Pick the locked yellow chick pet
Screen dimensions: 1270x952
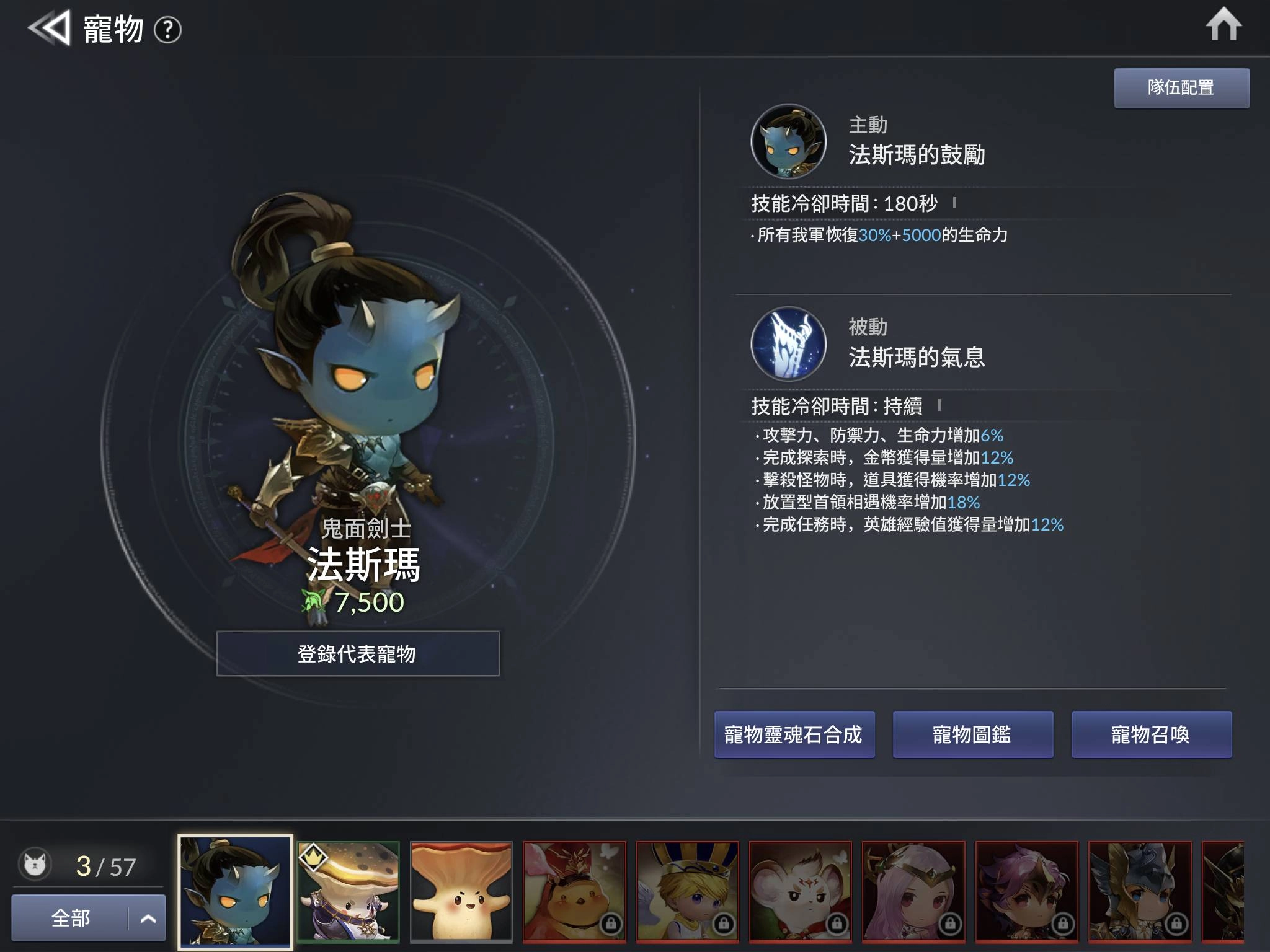tap(574, 891)
